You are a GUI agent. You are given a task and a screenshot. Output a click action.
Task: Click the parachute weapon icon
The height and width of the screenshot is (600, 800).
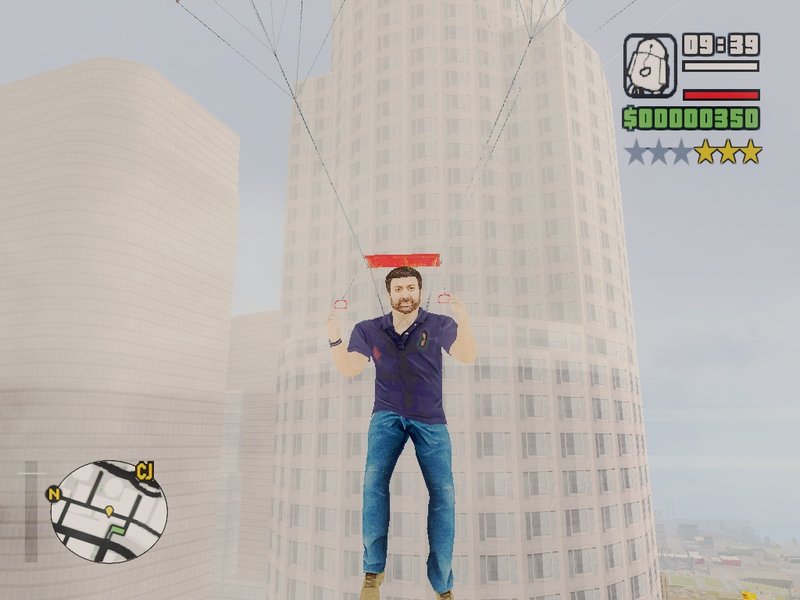(x=650, y=66)
